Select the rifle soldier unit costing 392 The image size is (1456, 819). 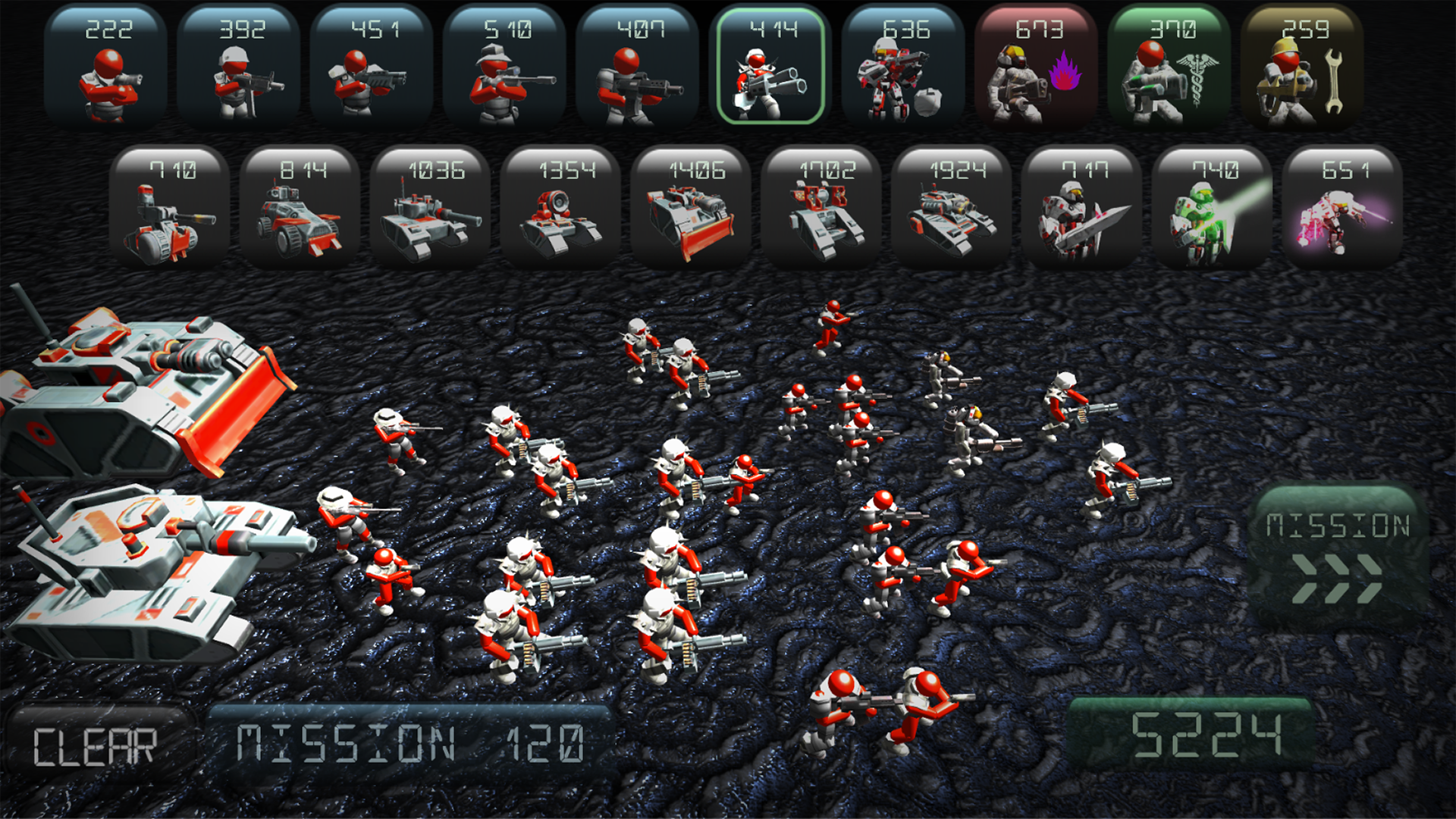(238, 68)
